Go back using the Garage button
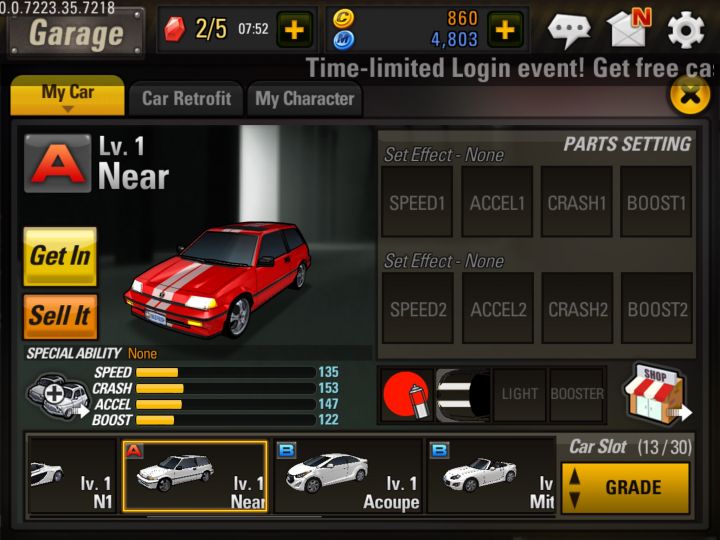Image resolution: width=720 pixels, height=540 pixels. tap(76, 32)
